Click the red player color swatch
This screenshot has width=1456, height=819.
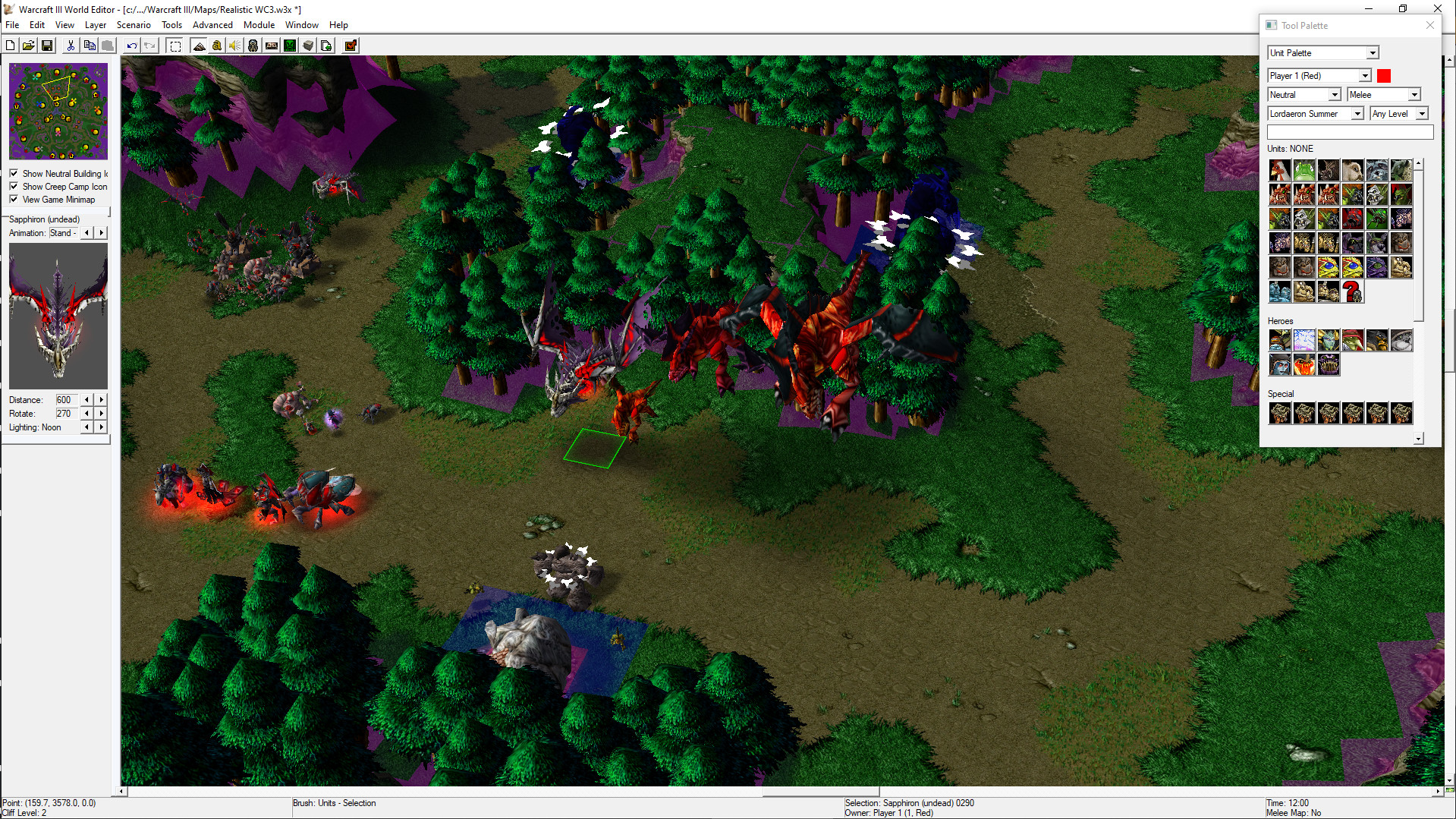[1385, 76]
